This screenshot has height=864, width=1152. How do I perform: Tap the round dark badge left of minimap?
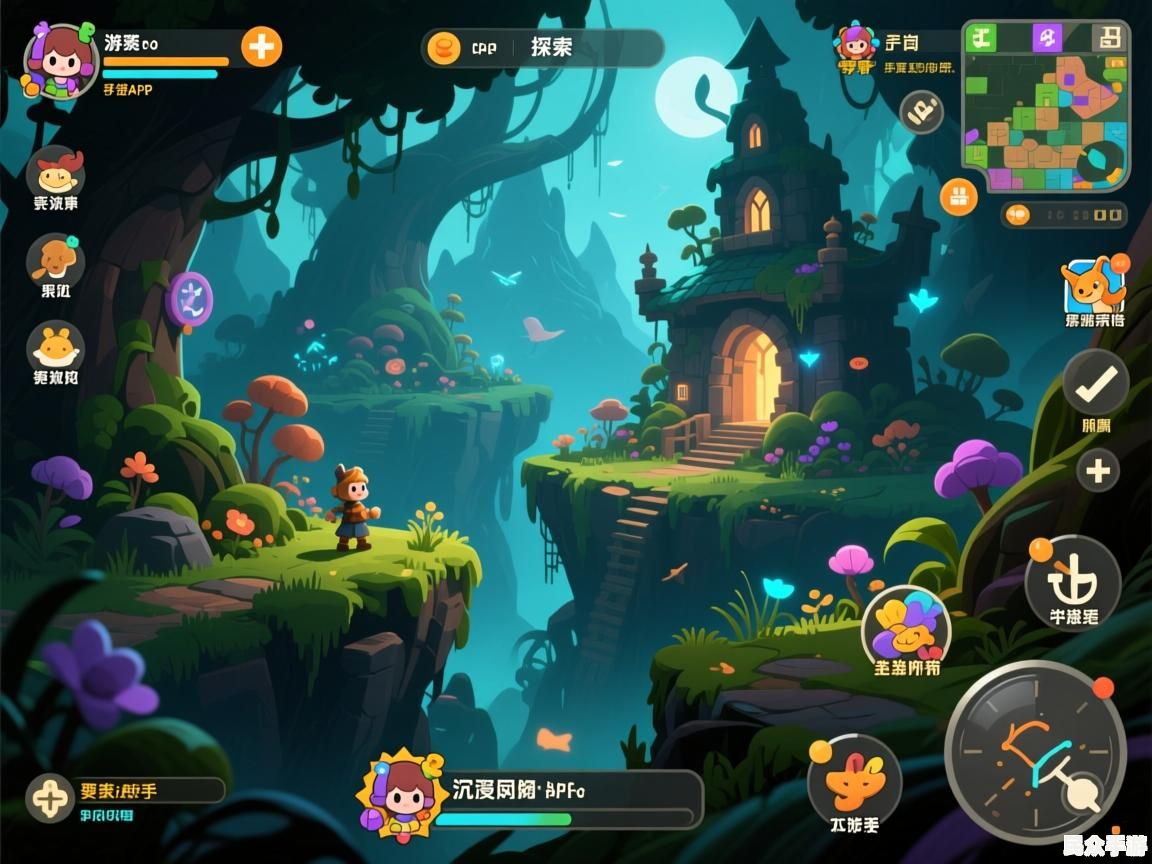click(921, 112)
